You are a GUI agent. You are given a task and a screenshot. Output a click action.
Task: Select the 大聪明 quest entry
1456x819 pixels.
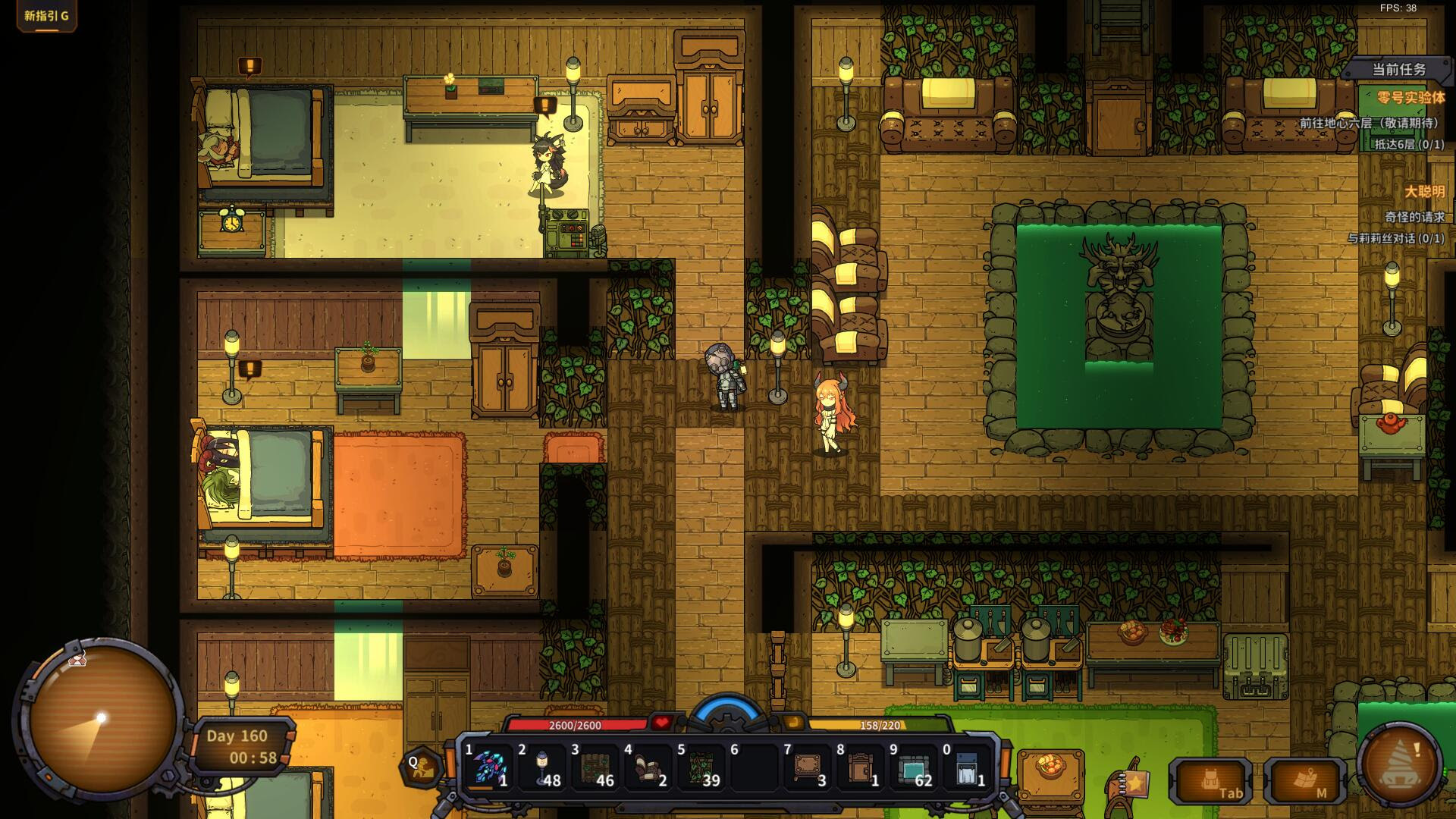(x=1424, y=192)
